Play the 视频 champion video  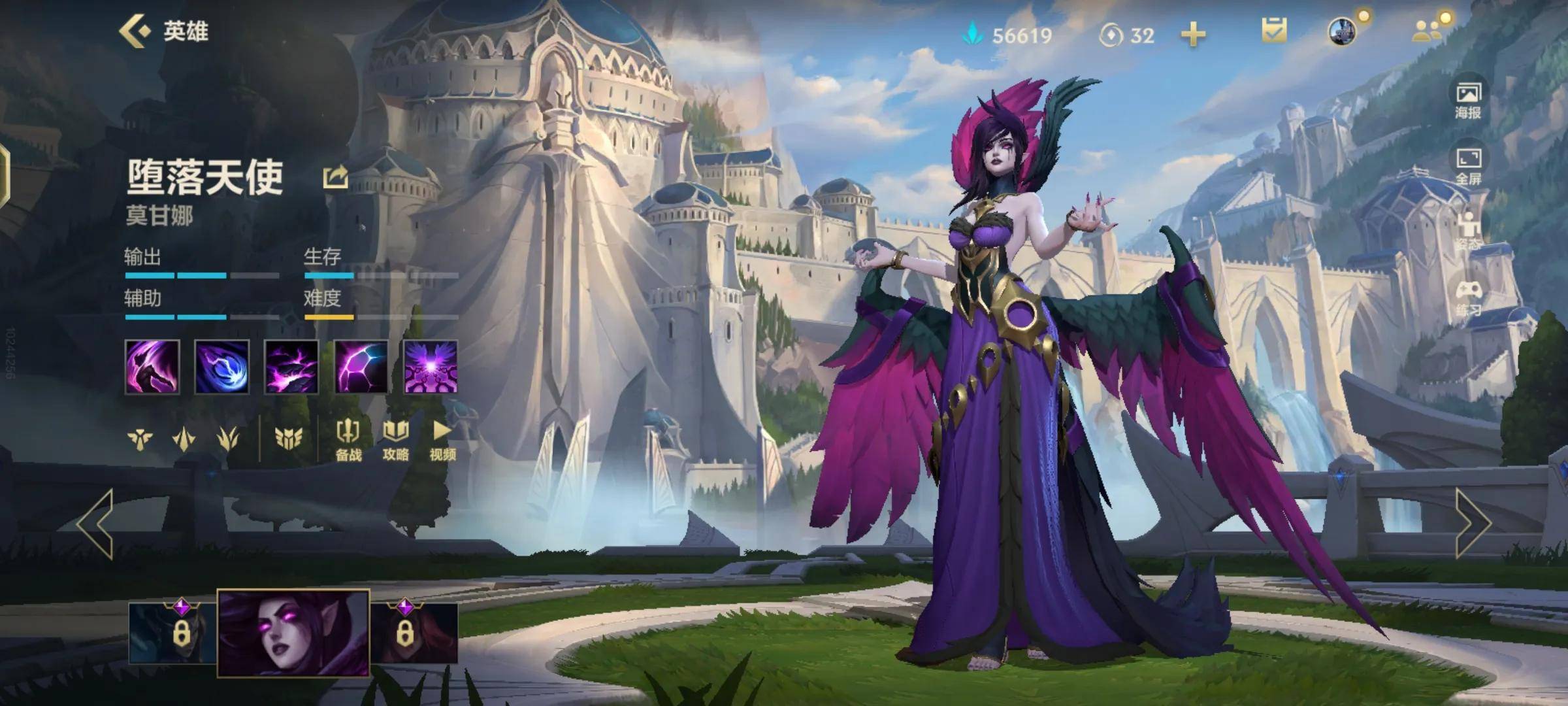442,441
